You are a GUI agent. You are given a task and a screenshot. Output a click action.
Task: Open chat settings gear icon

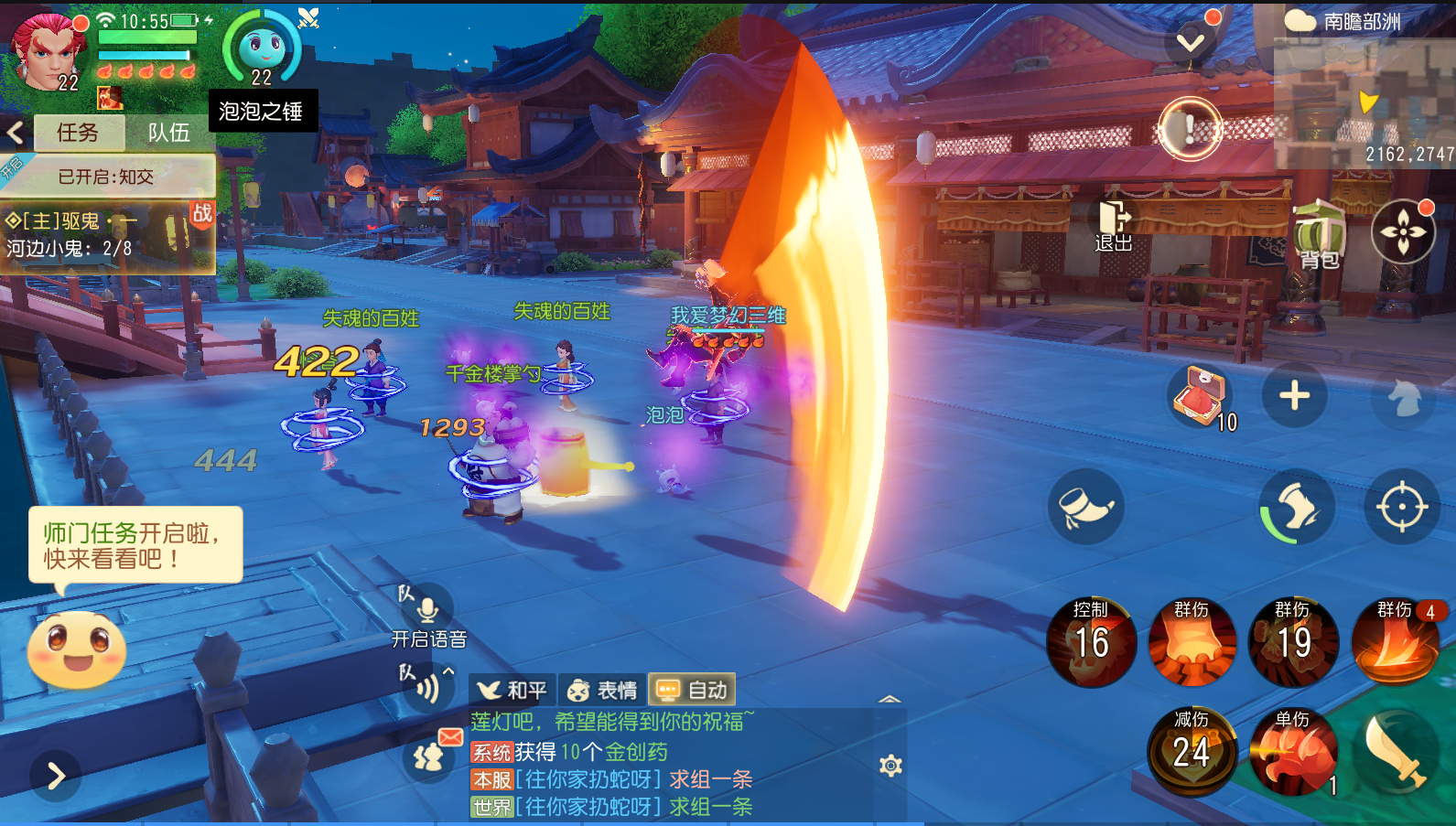(x=890, y=766)
